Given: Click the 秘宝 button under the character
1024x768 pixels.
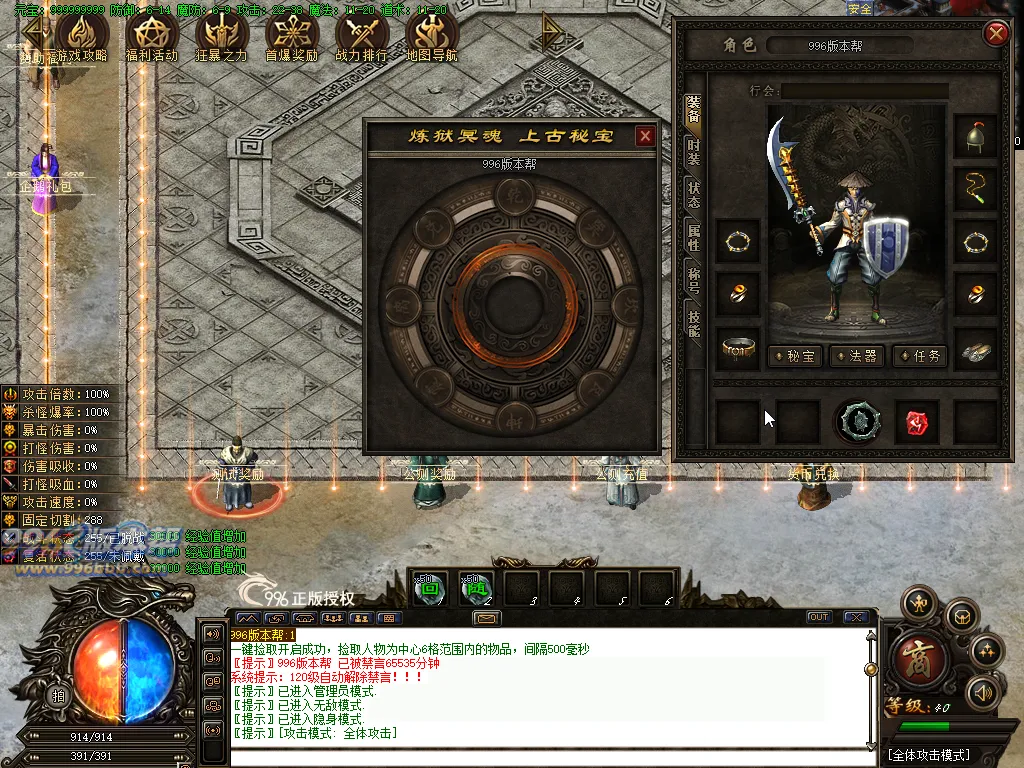Looking at the screenshot, I should tap(796, 356).
